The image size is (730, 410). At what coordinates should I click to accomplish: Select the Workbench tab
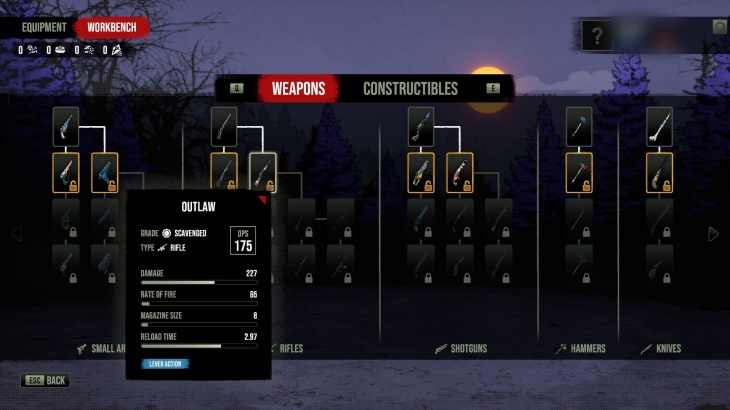[112, 28]
